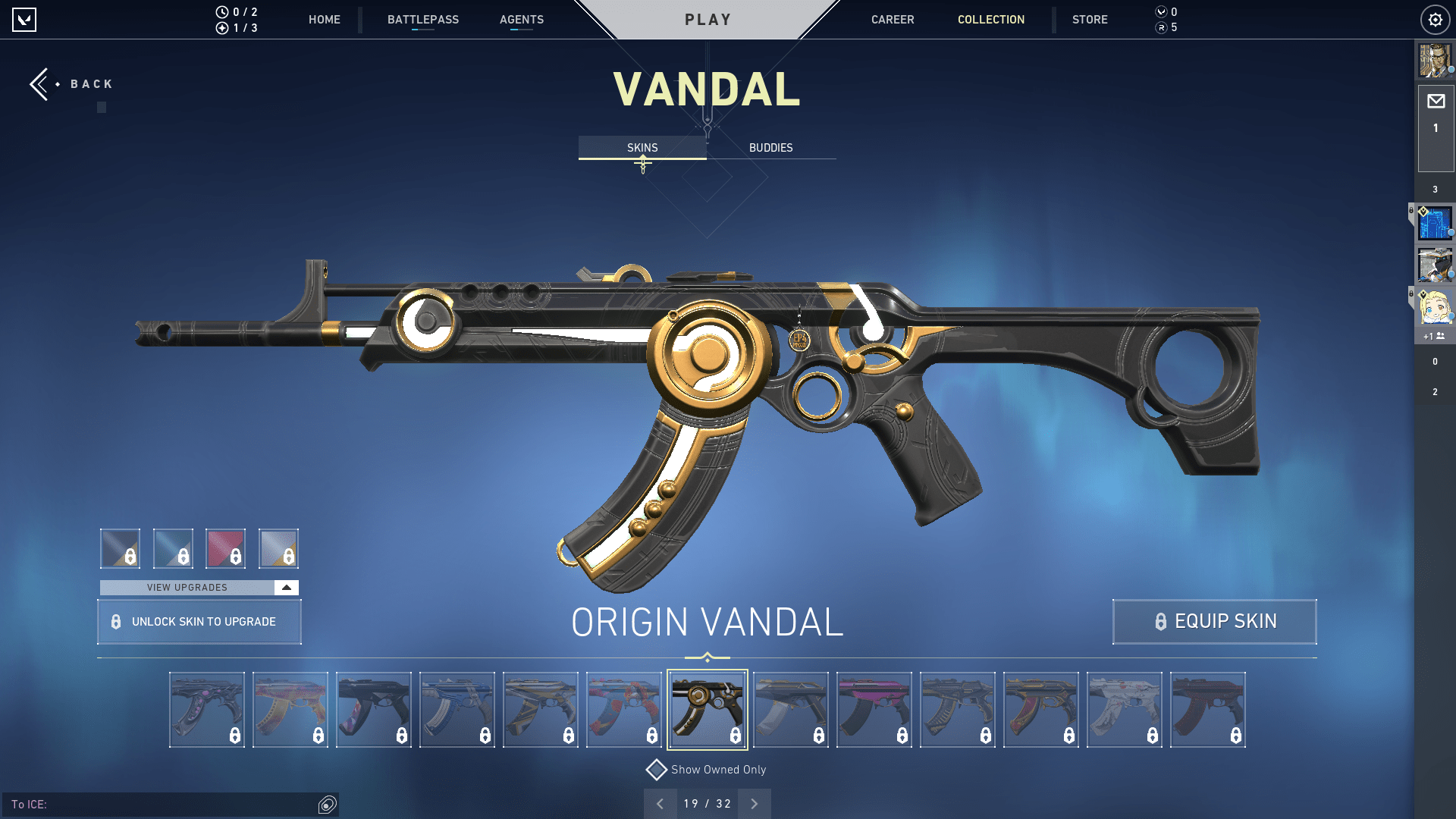Go to the next skin page with the right arrow

pyautogui.click(x=754, y=802)
